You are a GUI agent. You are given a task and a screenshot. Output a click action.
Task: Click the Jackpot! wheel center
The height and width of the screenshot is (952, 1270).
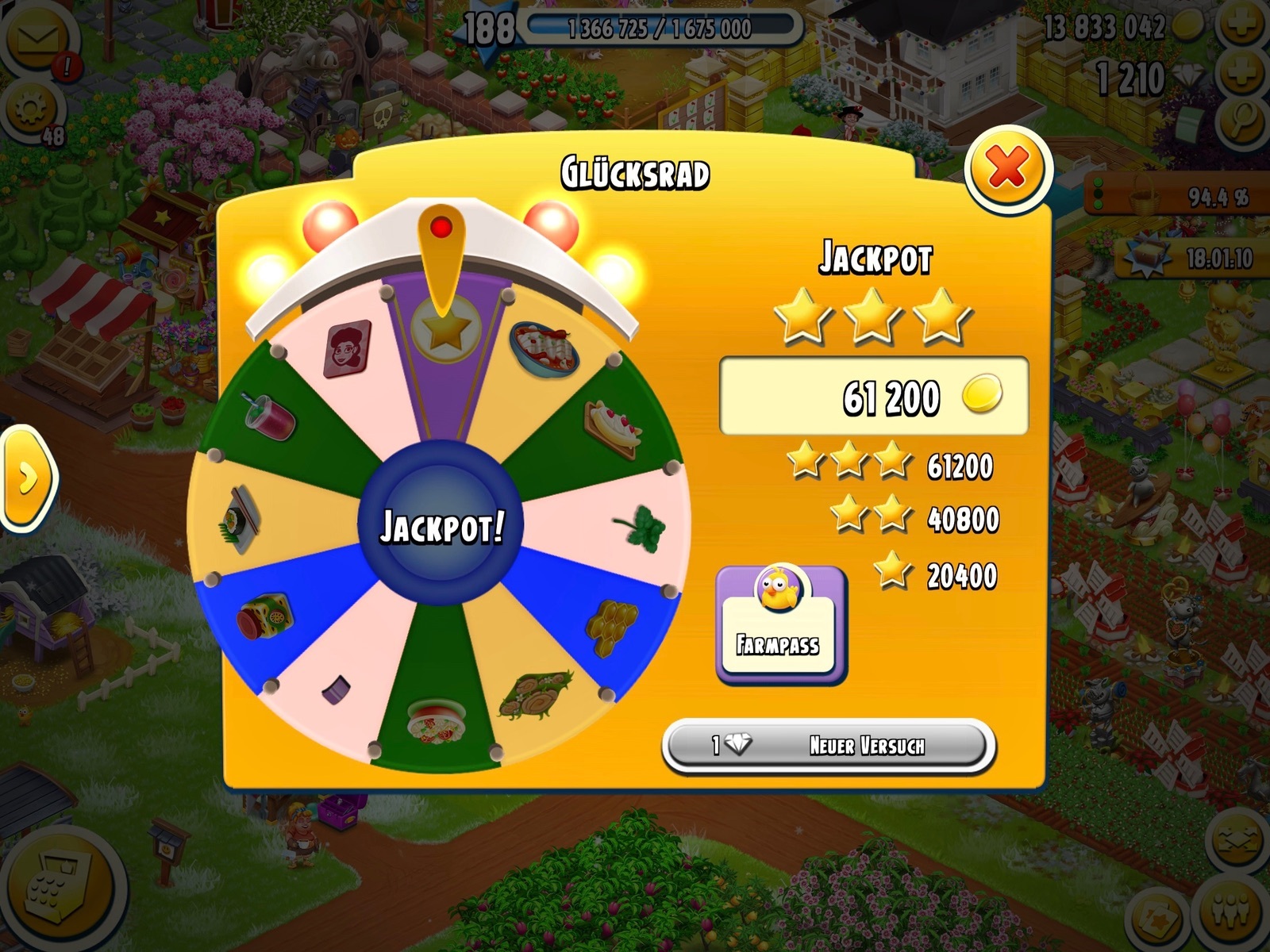pyautogui.click(x=441, y=526)
